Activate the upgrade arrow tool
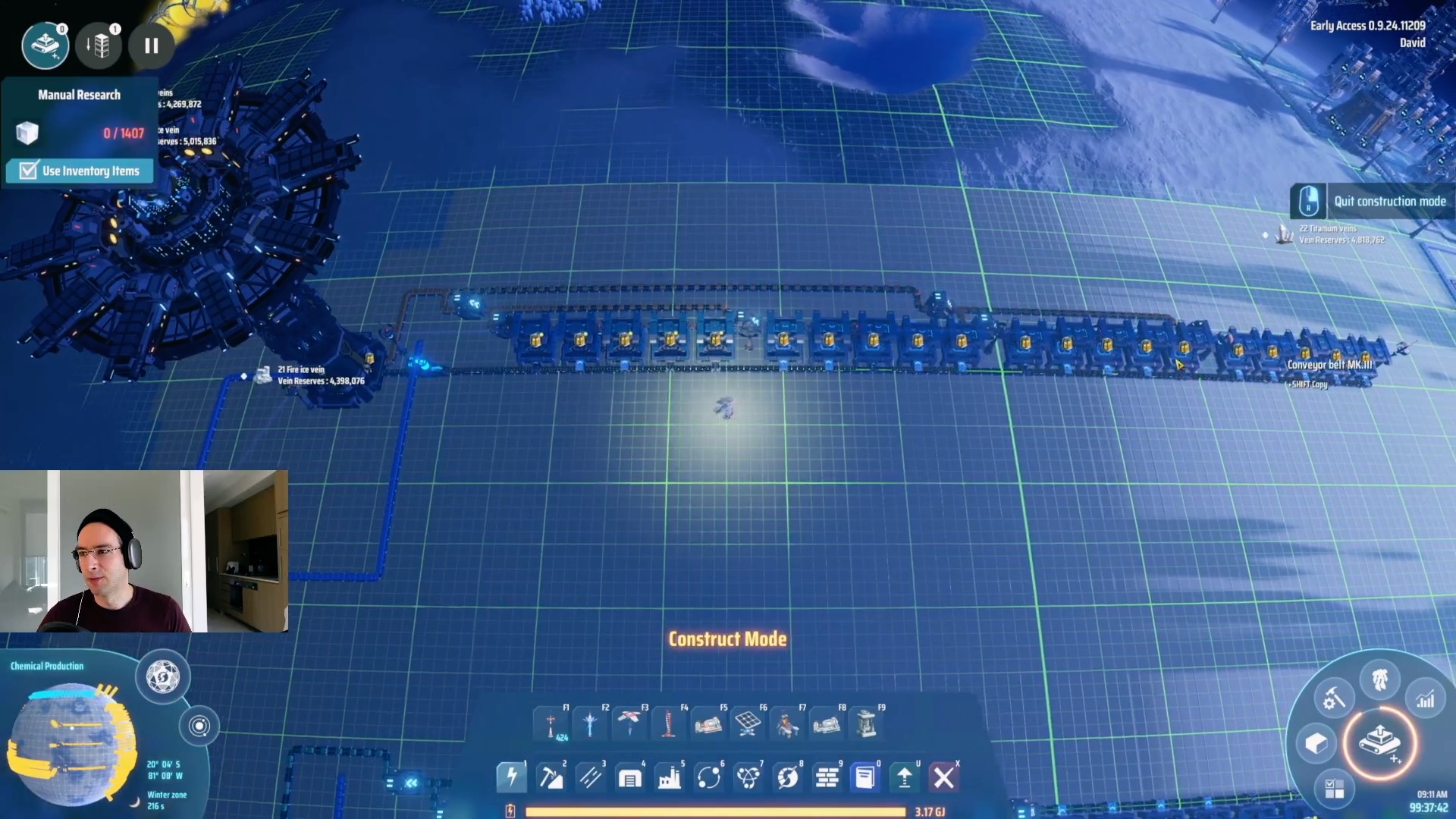 click(x=905, y=777)
